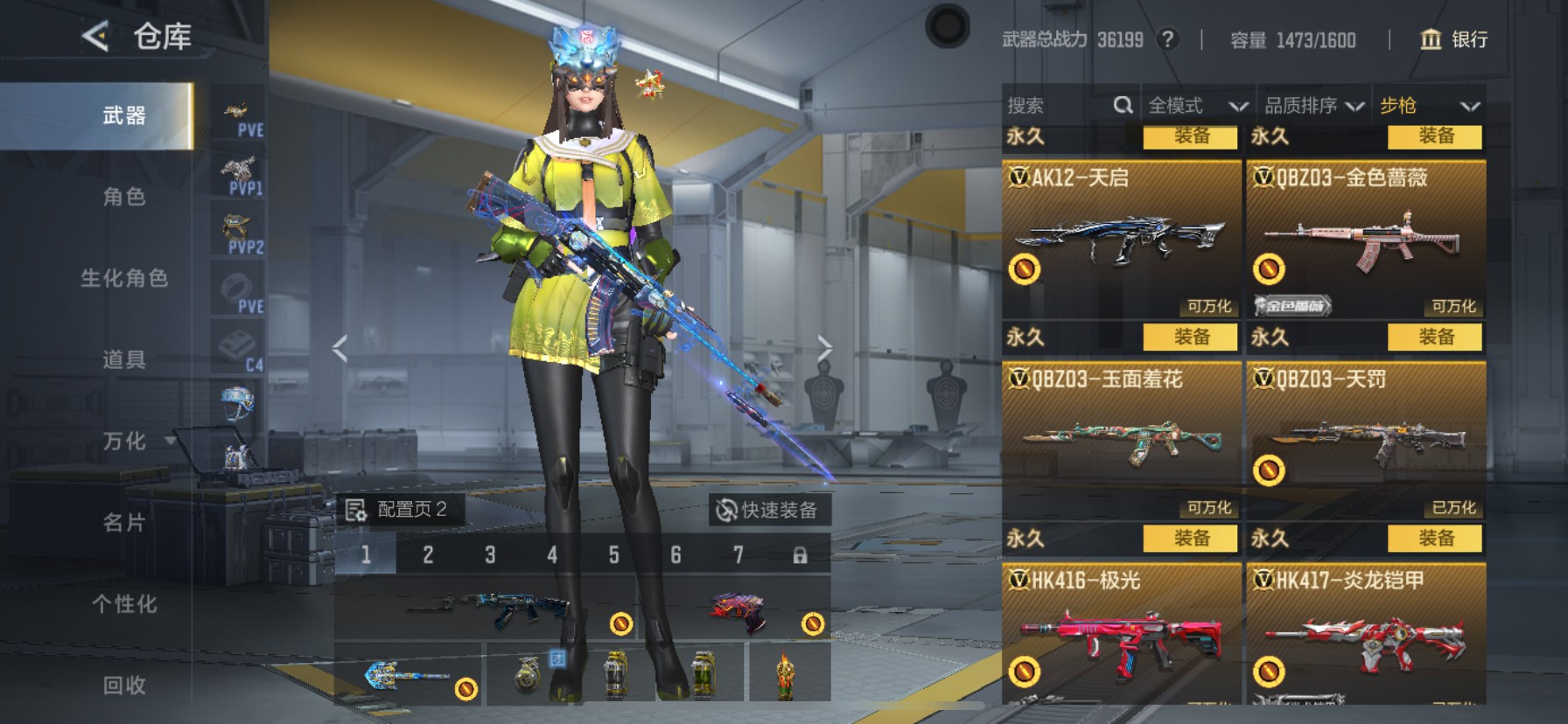Open the 品质排序 sorting dropdown

tap(1313, 106)
